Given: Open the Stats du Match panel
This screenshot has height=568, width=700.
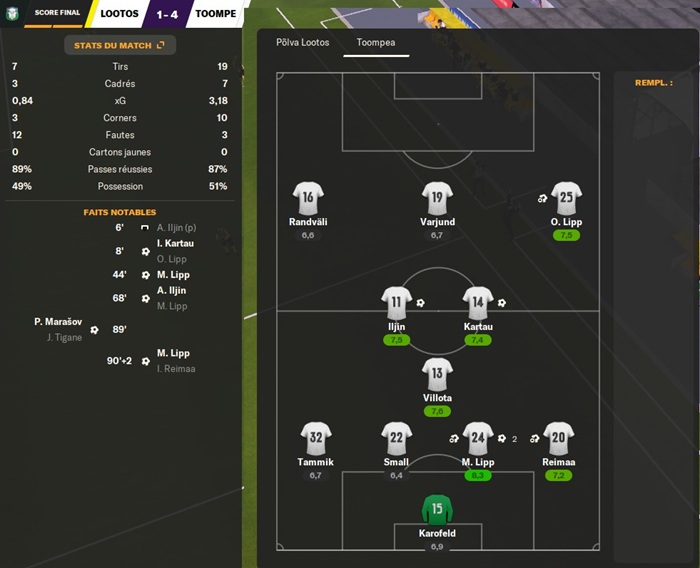Looking at the screenshot, I should (x=119, y=45).
